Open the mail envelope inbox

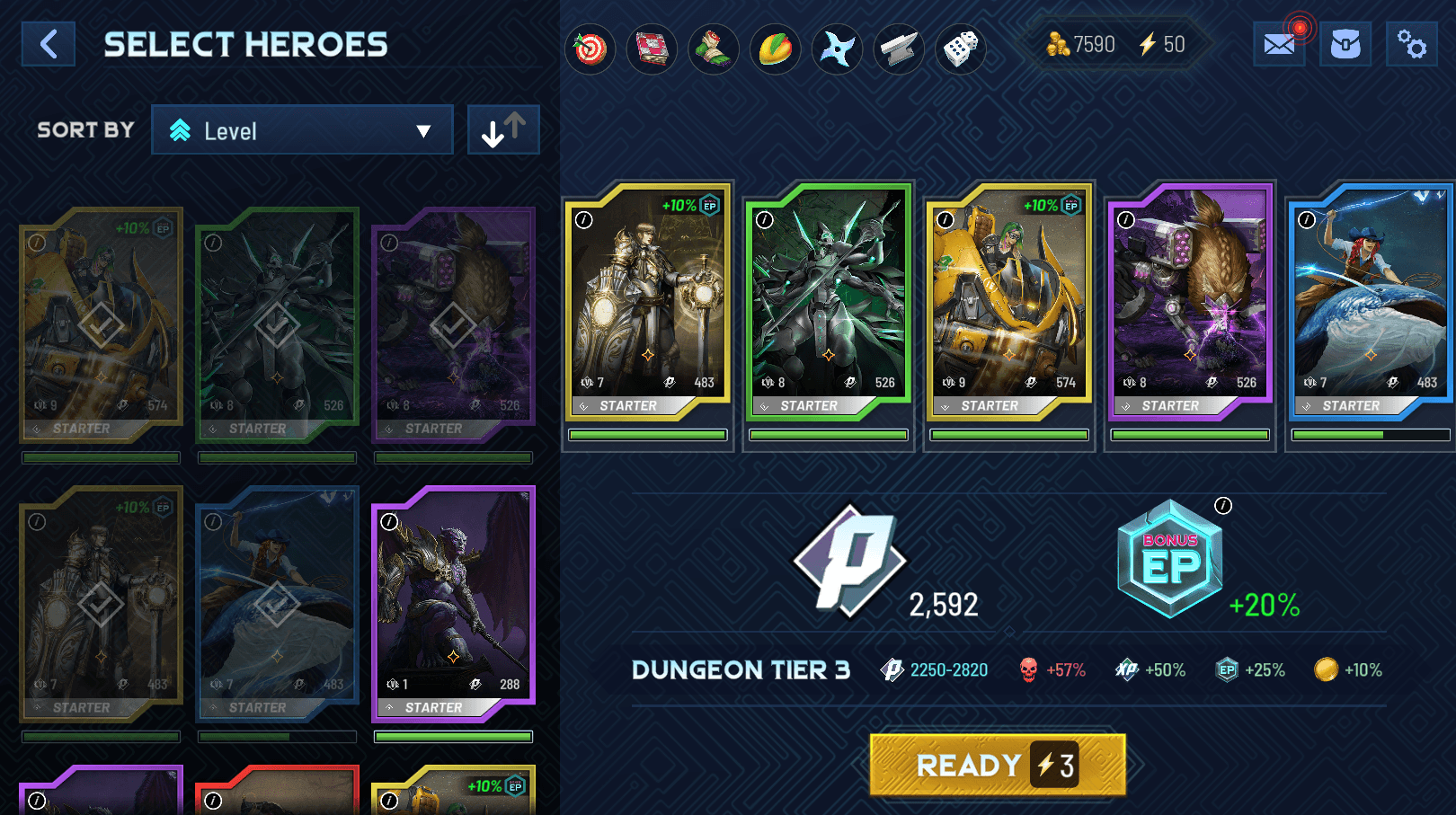(x=1278, y=44)
